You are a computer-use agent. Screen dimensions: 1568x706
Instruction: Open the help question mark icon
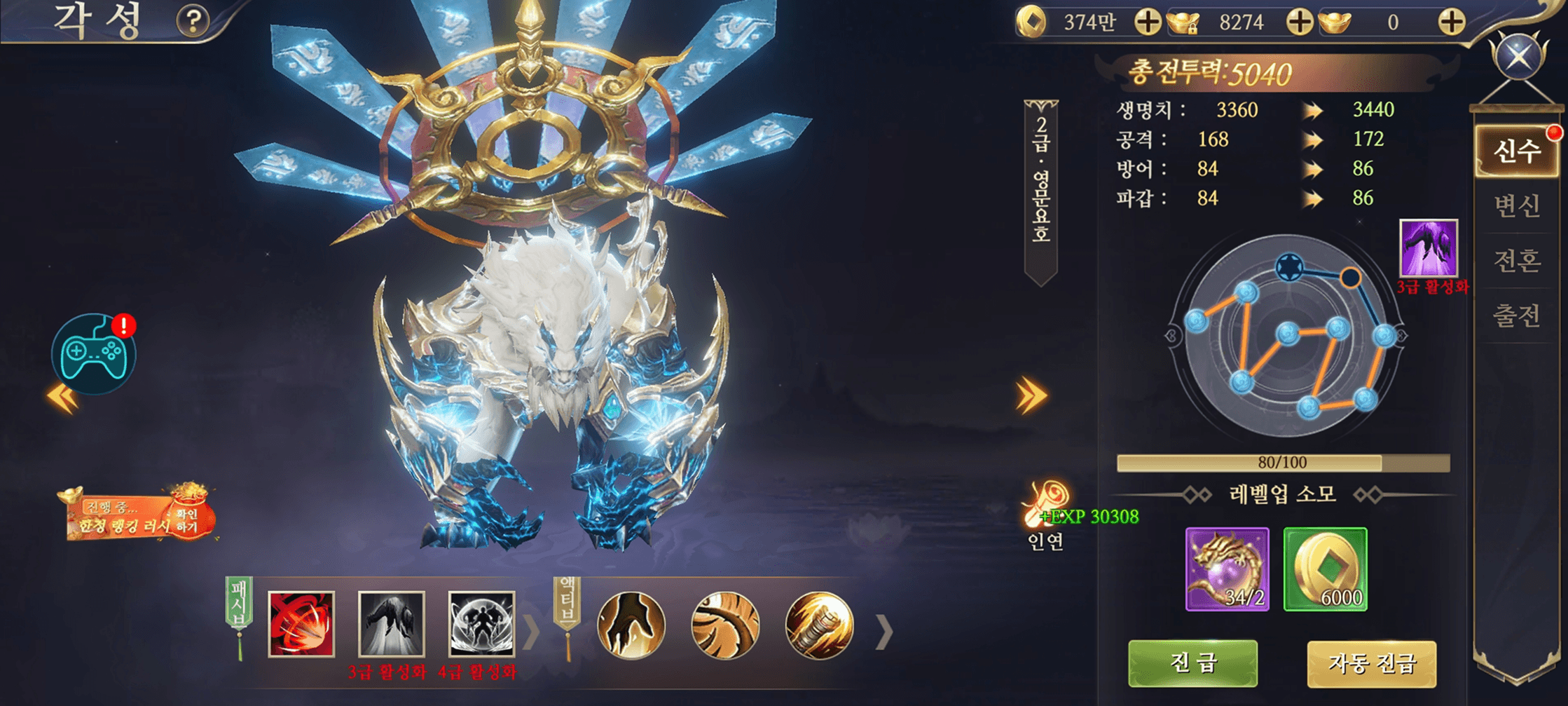[x=193, y=21]
